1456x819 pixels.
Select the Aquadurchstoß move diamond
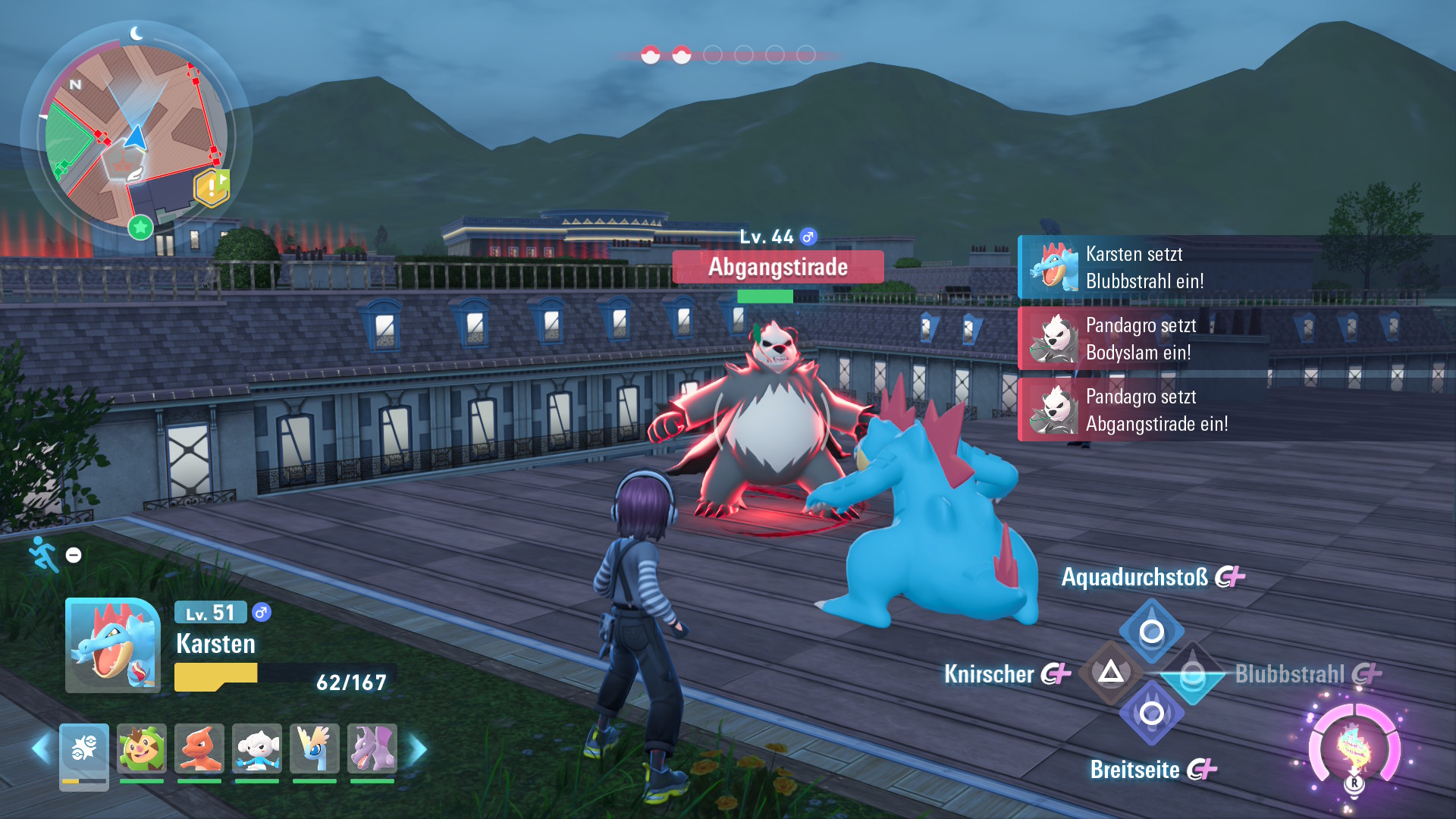tap(1151, 632)
